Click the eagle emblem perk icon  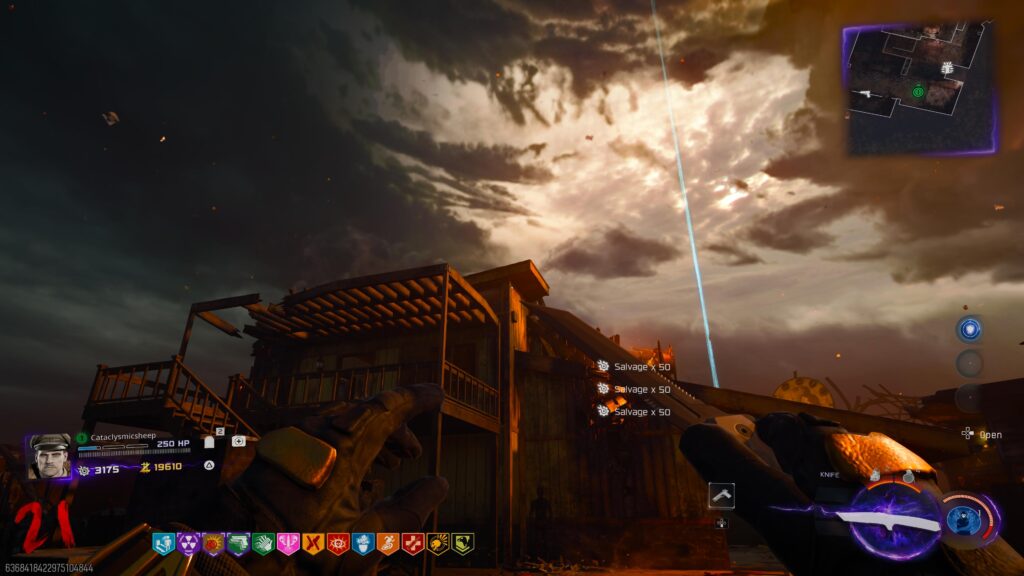coord(462,544)
